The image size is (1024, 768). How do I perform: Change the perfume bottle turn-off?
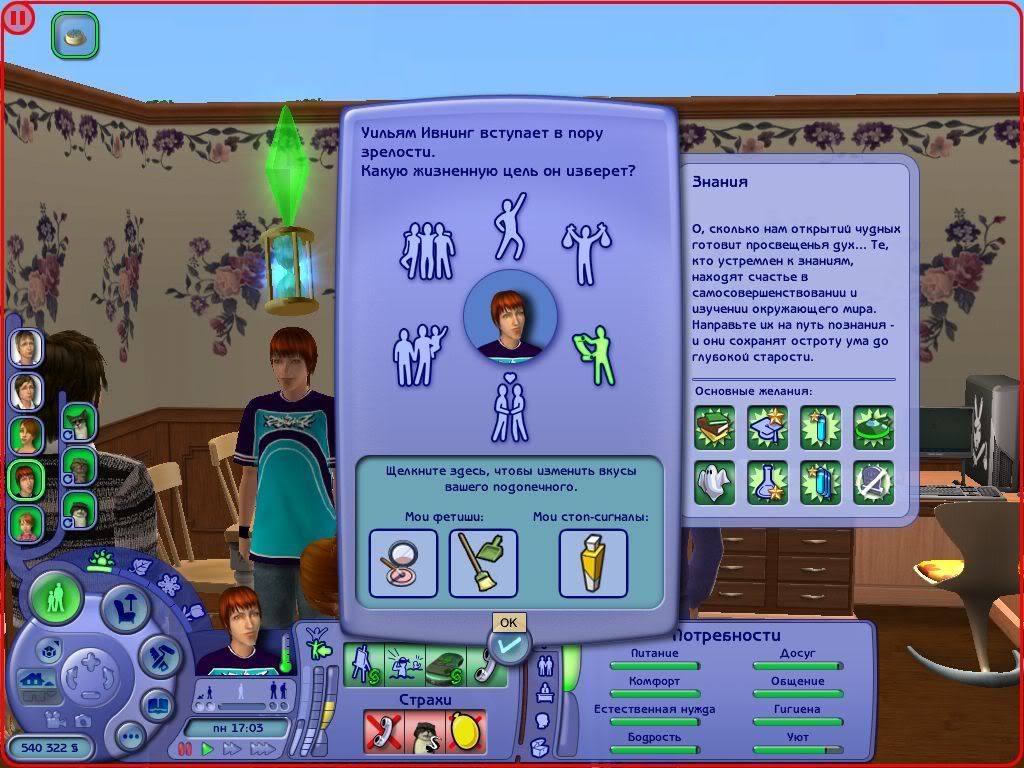(x=592, y=563)
